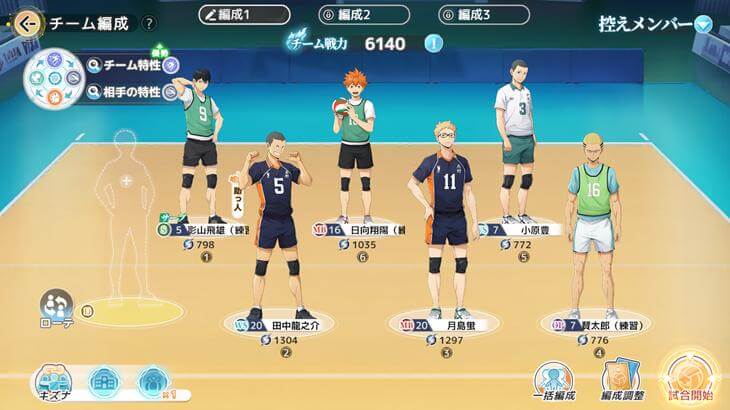Show team power info with the blue icon

tap(433, 43)
